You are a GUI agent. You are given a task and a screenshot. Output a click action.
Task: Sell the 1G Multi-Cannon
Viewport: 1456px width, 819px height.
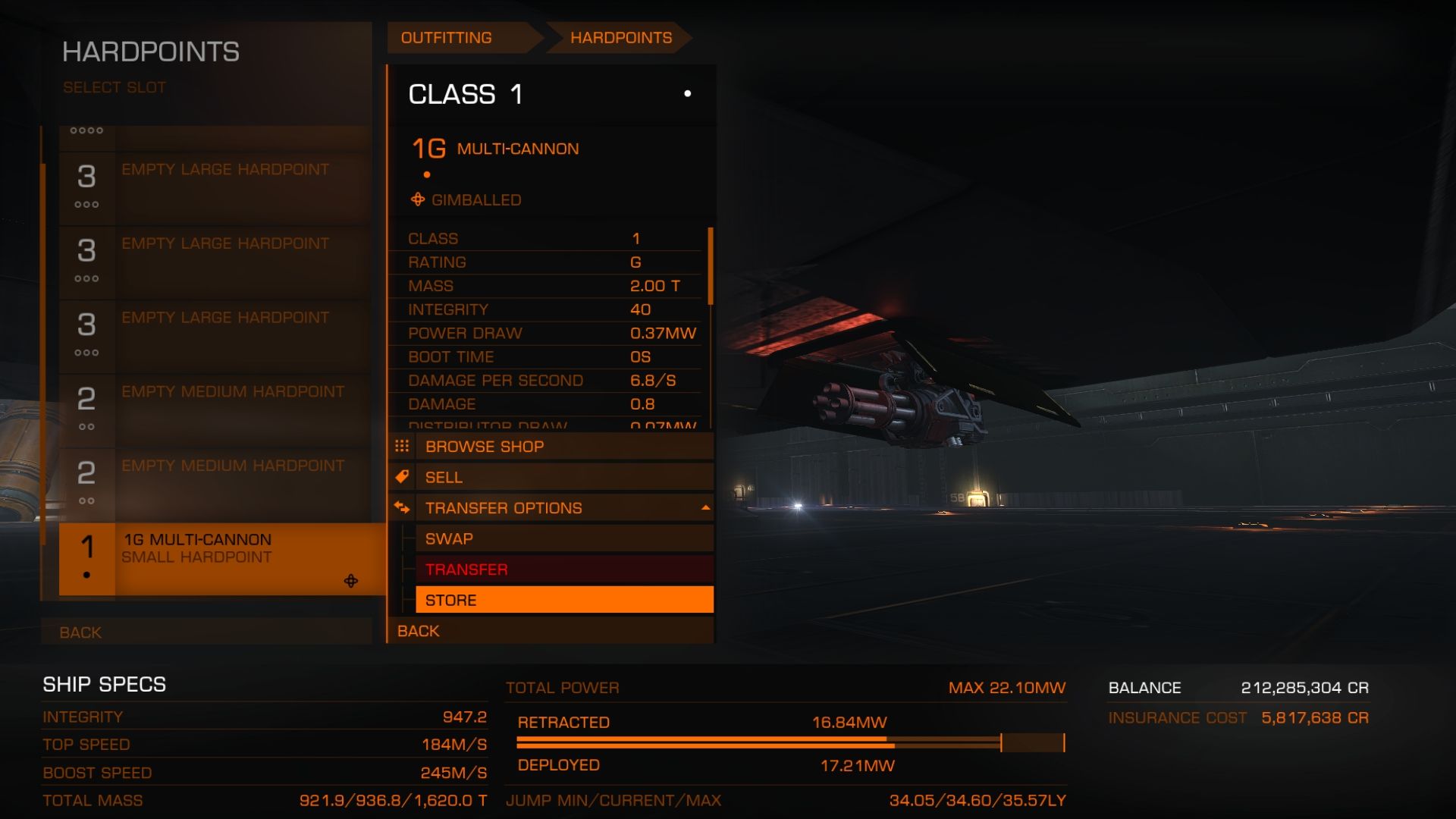tap(563, 478)
